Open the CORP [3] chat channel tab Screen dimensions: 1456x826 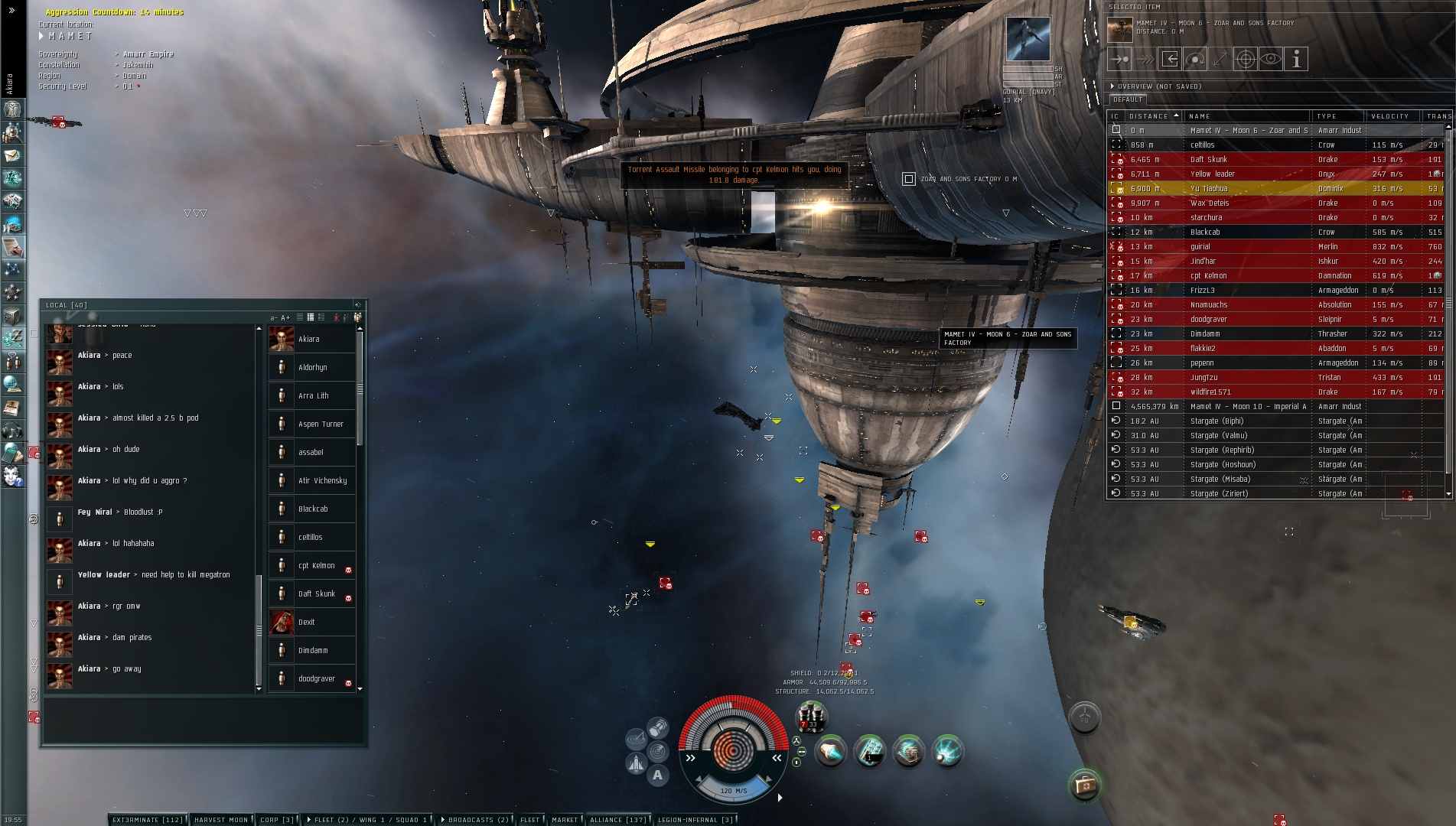pos(276,820)
